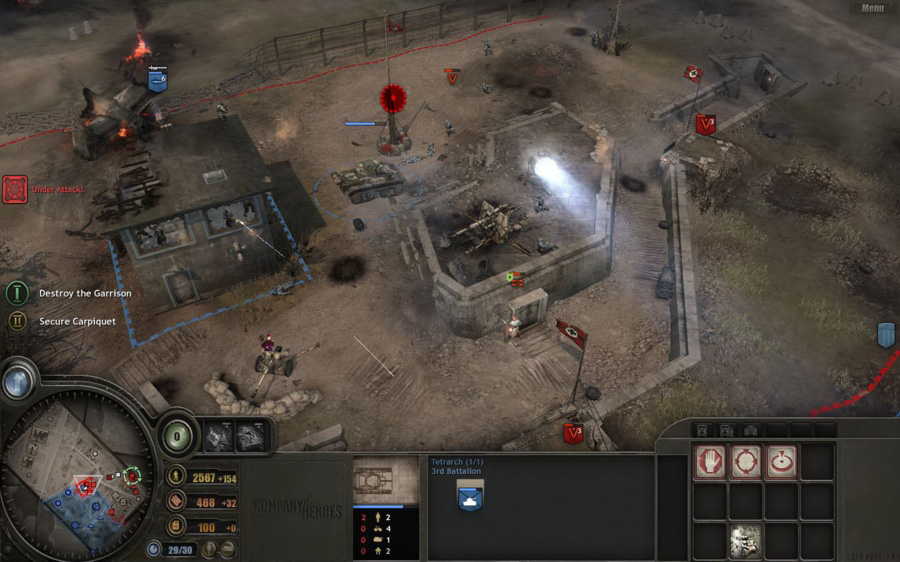Select the Destroy the Garrison objective
Screen dimensions: 900x562
coord(17,293)
